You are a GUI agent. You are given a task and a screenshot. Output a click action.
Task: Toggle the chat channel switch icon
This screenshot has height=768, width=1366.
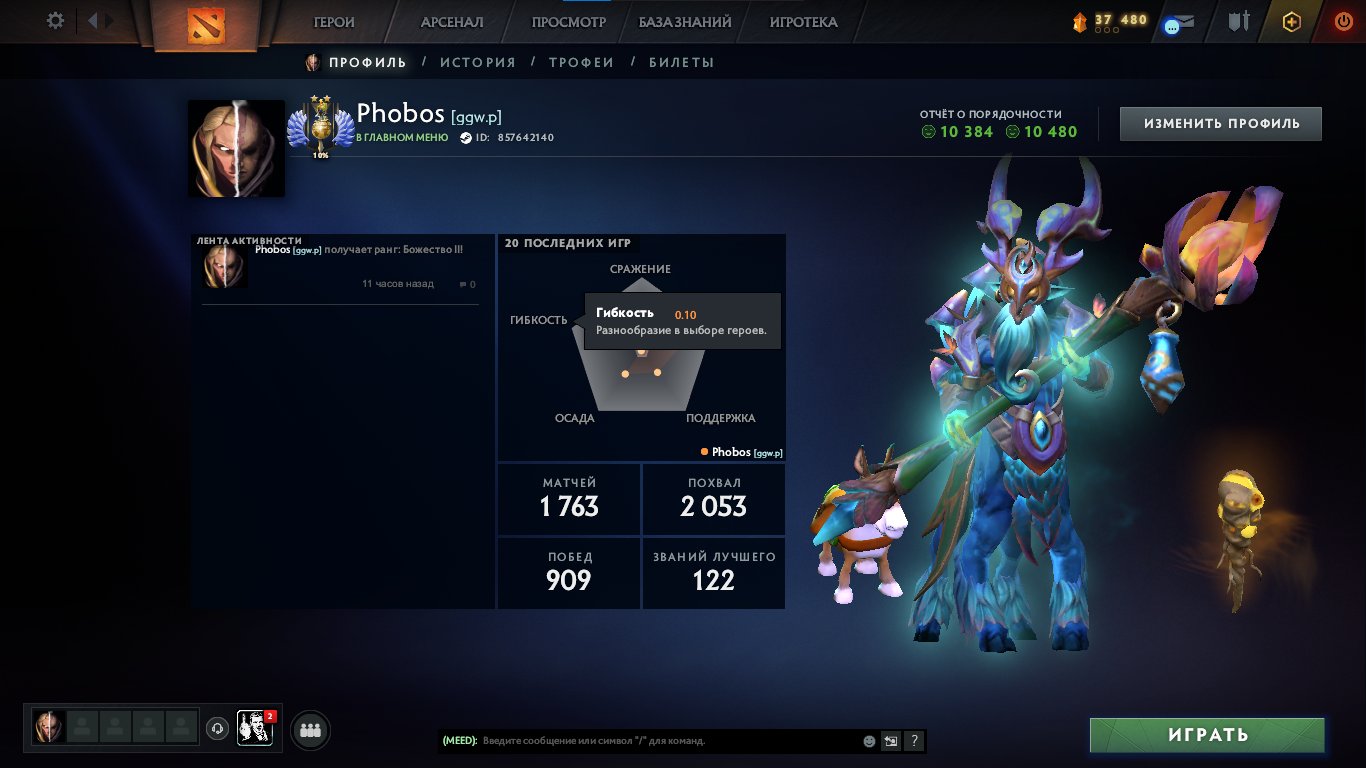coord(890,740)
